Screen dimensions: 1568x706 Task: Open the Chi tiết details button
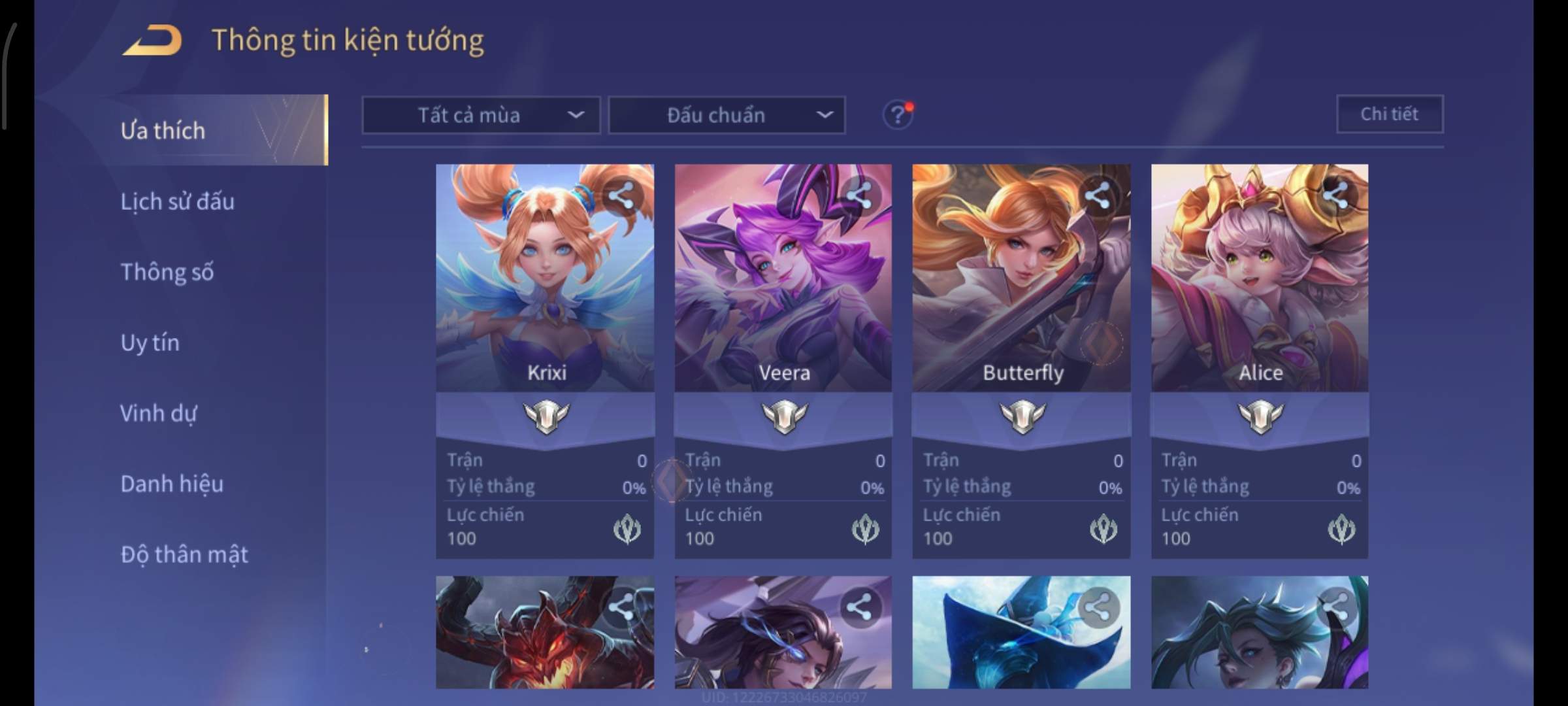coord(1390,114)
